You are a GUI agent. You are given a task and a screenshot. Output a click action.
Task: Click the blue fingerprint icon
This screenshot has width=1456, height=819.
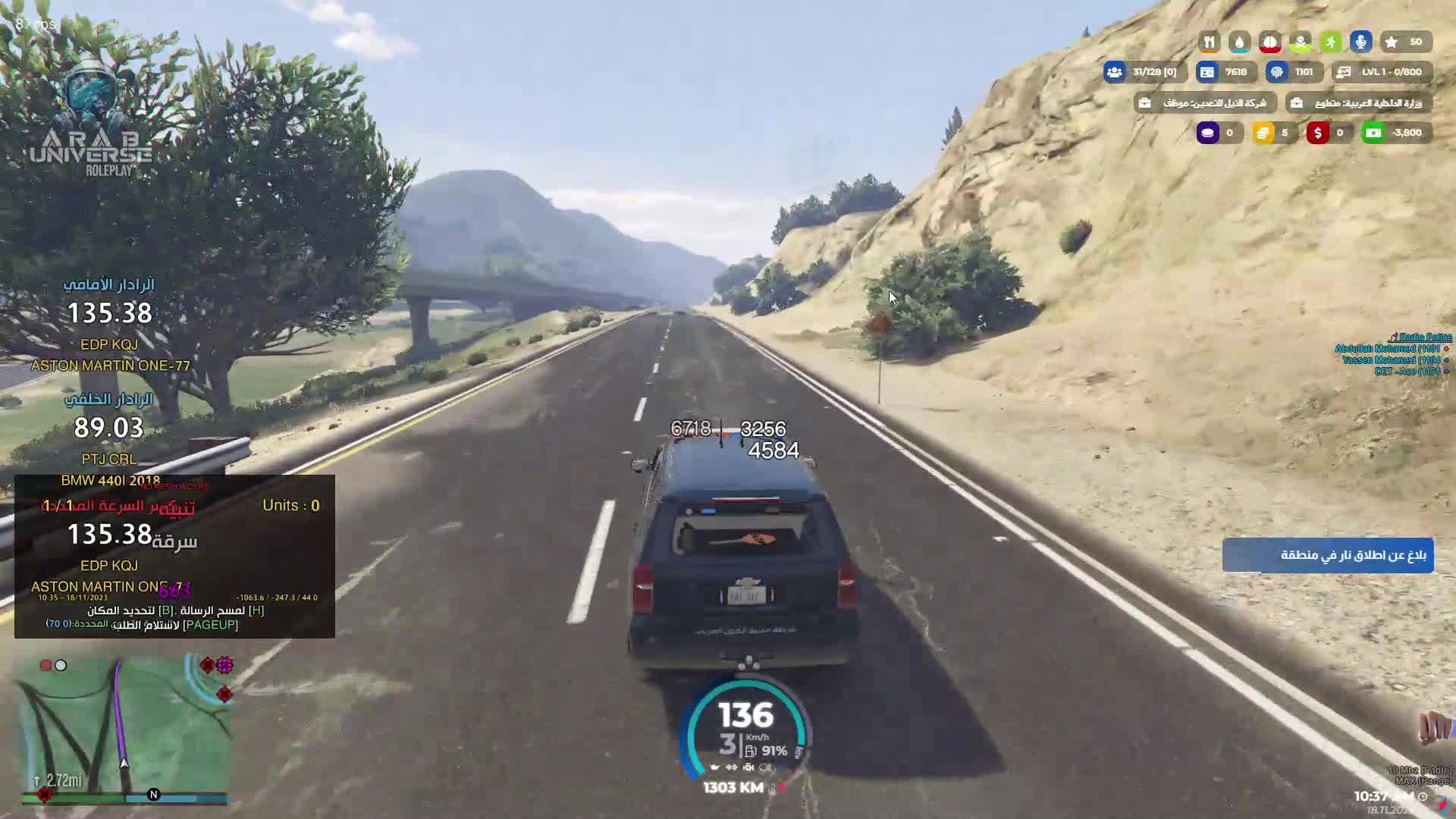[x=1277, y=72]
